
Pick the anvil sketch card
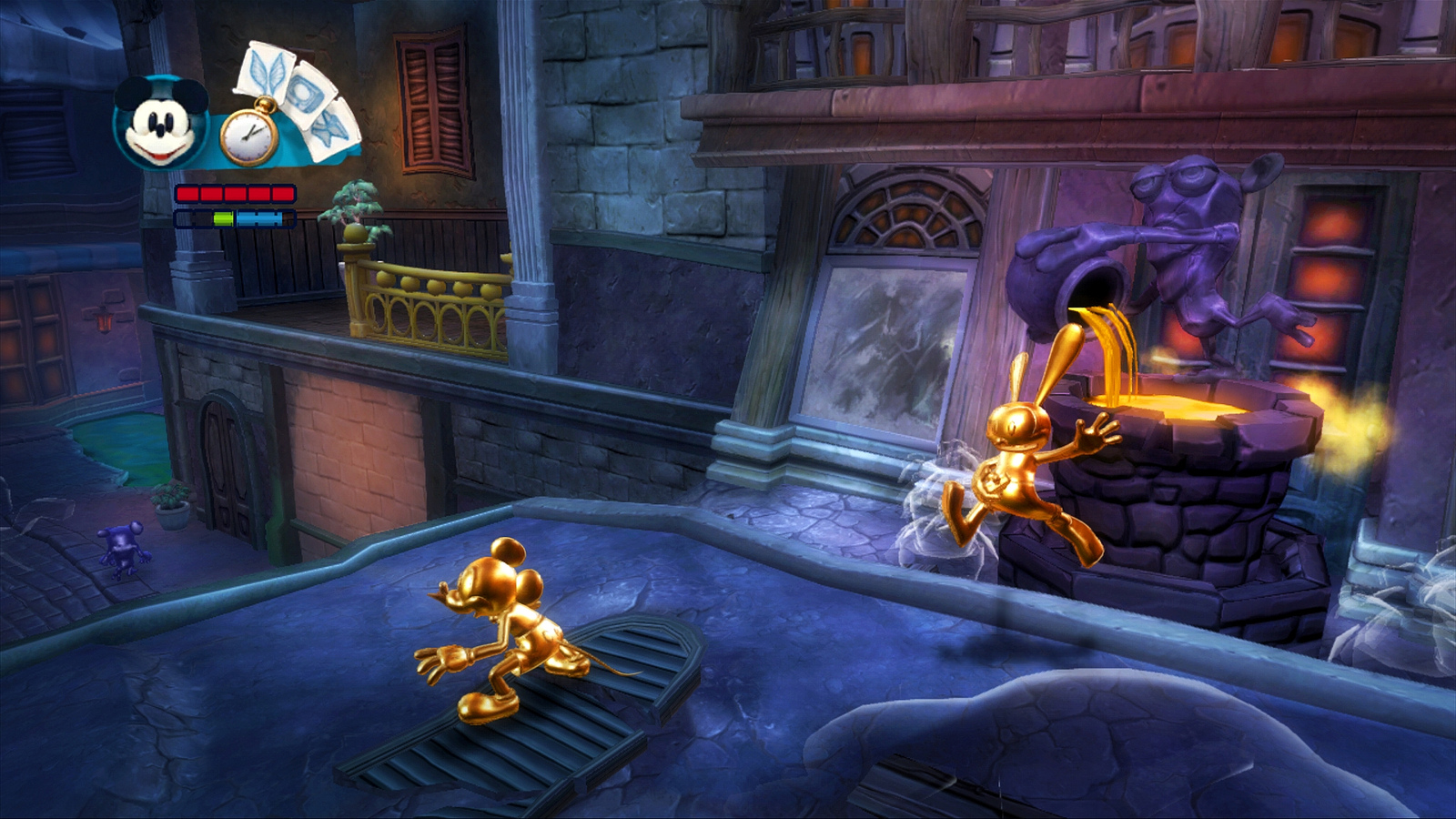tap(331, 129)
